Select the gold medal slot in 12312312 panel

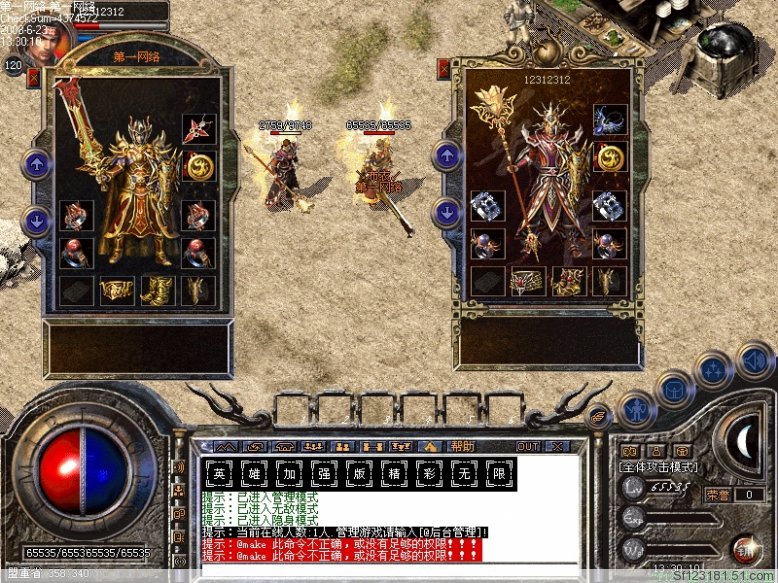coord(610,157)
